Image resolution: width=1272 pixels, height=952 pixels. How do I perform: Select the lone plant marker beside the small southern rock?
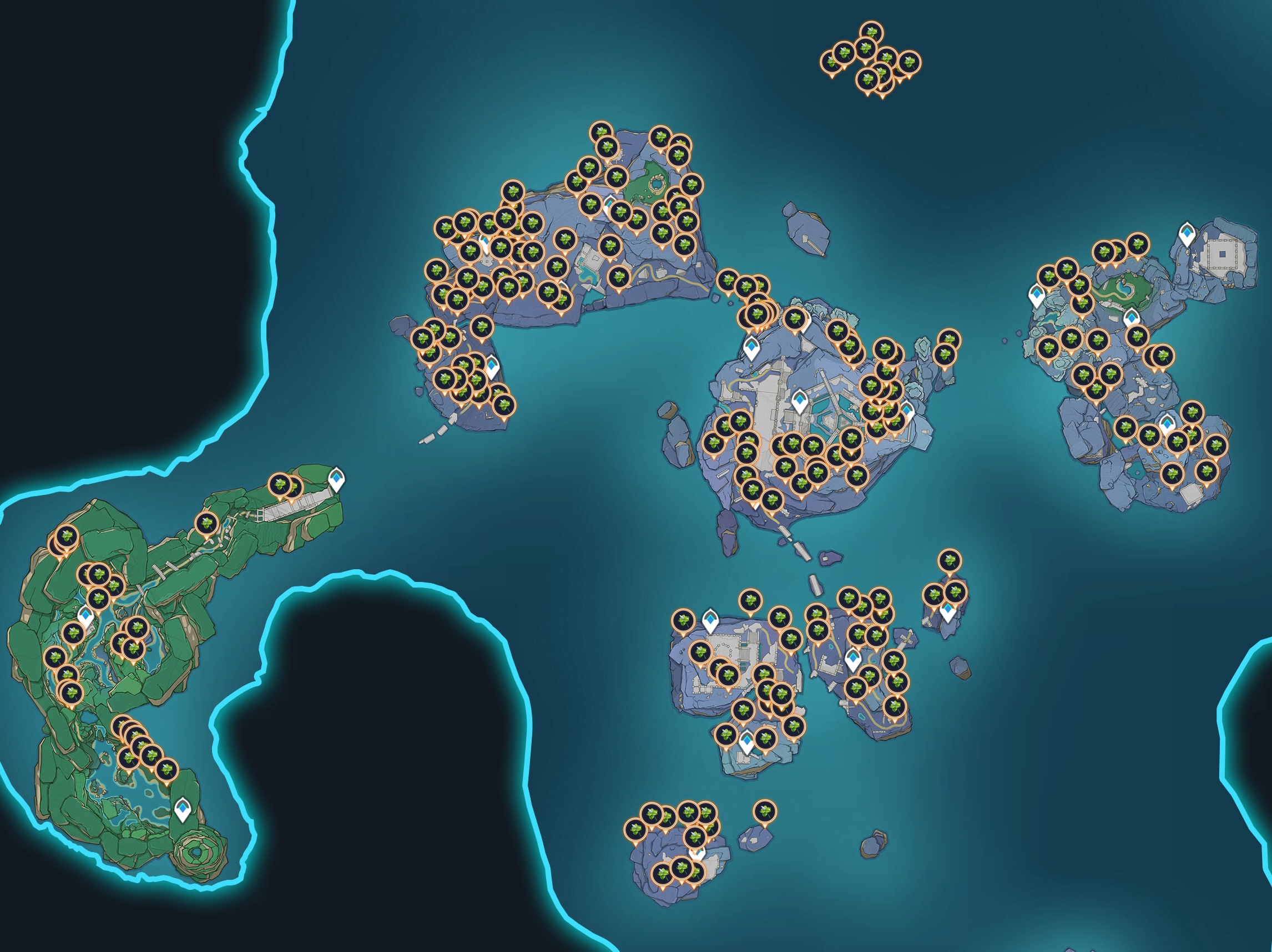point(764,811)
